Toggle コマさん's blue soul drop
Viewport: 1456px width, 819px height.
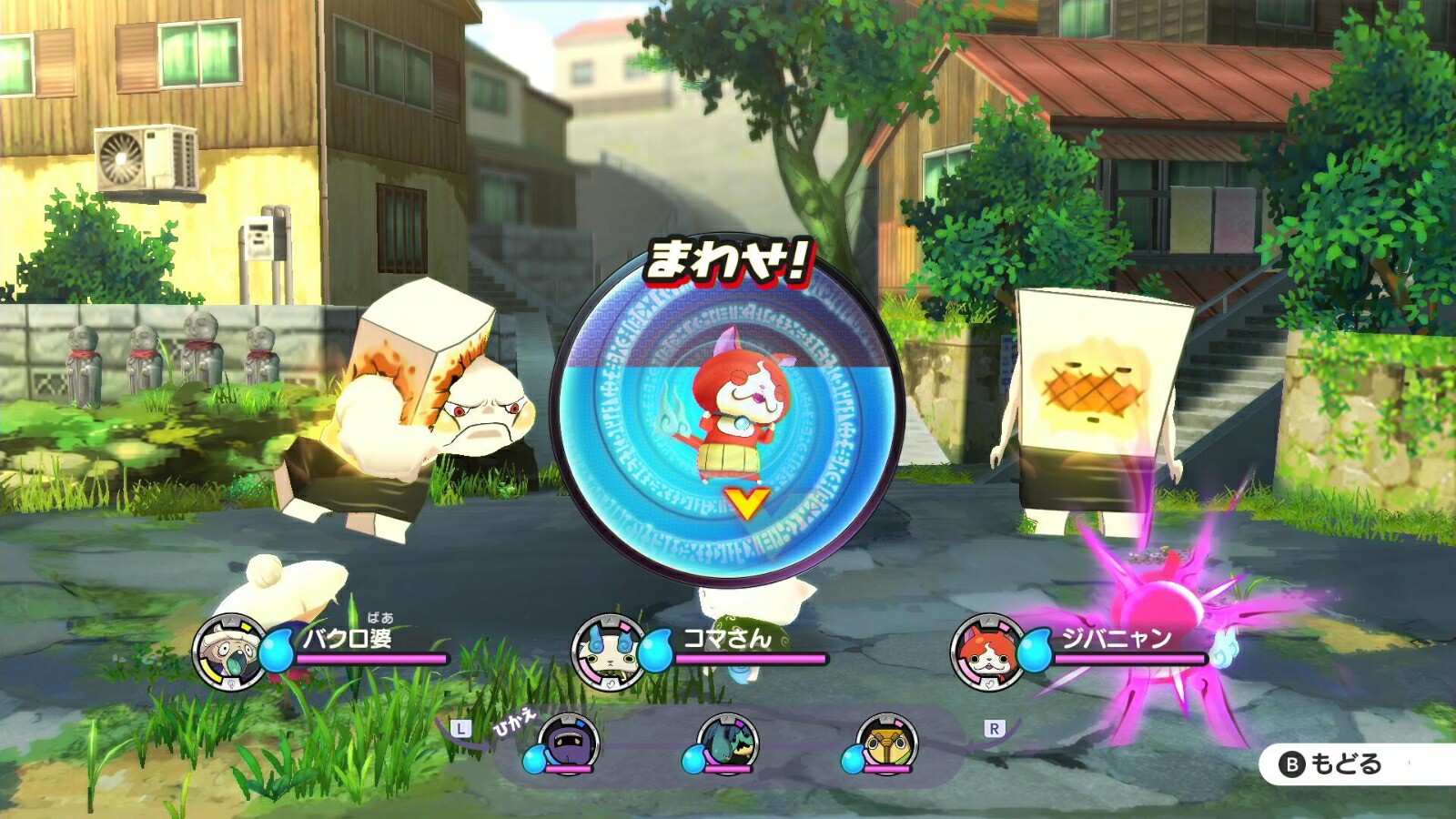(657, 651)
